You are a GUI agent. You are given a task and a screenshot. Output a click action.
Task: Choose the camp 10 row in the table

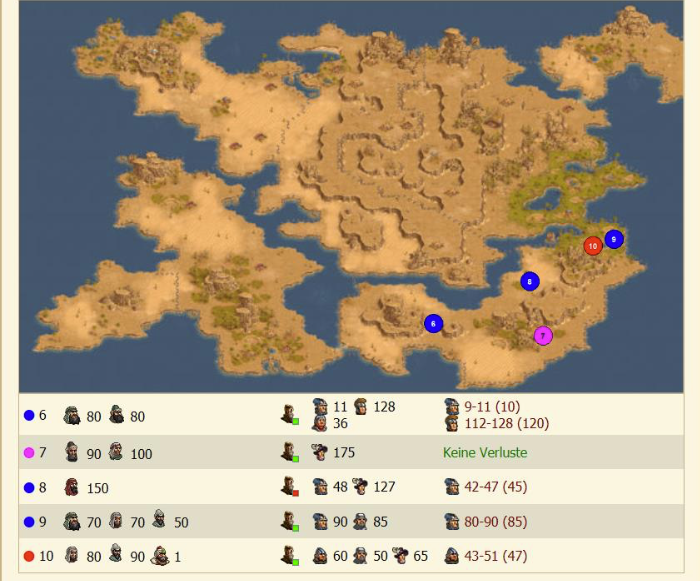click(x=350, y=556)
